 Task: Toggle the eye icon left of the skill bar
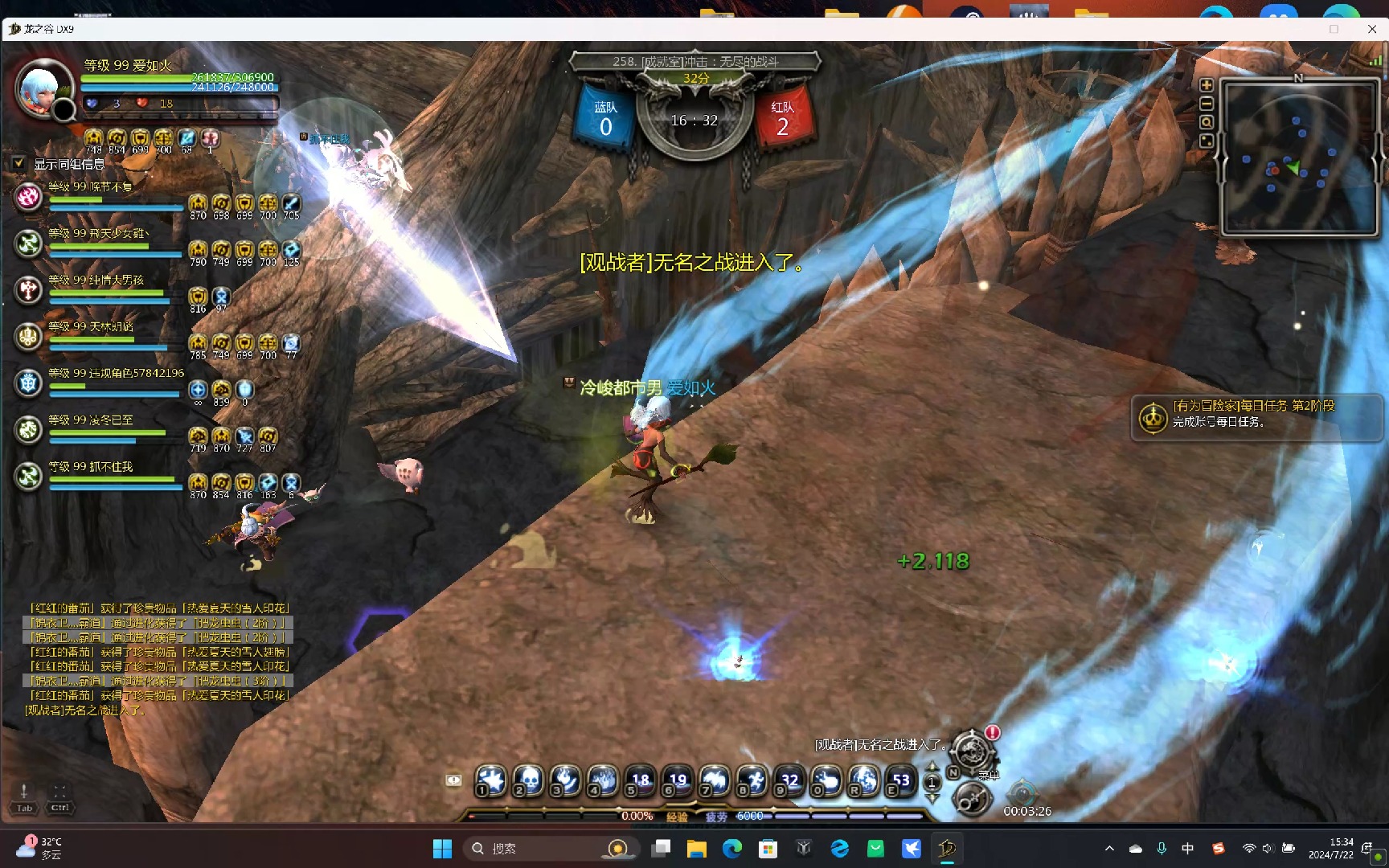[x=454, y=780]
